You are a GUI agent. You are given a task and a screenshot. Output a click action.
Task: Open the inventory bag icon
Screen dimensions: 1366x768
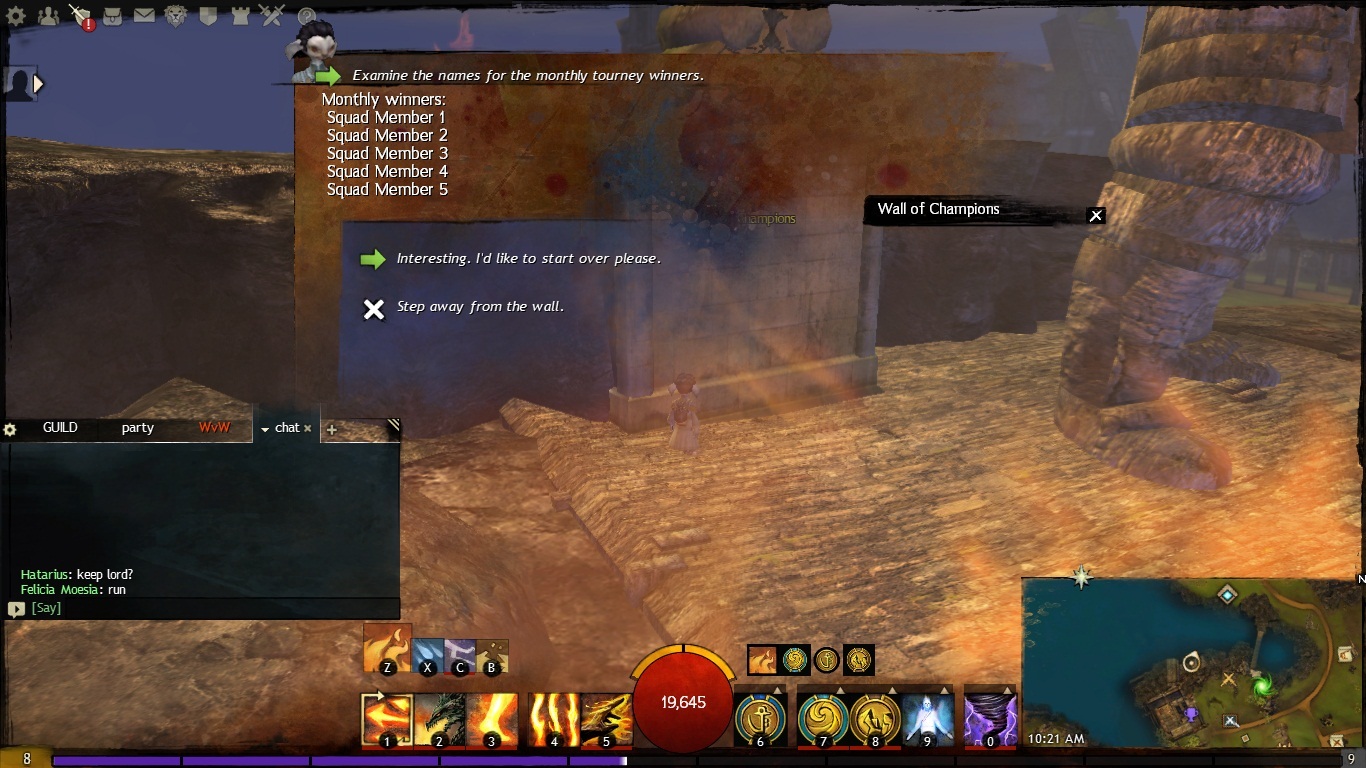point(112,15)
